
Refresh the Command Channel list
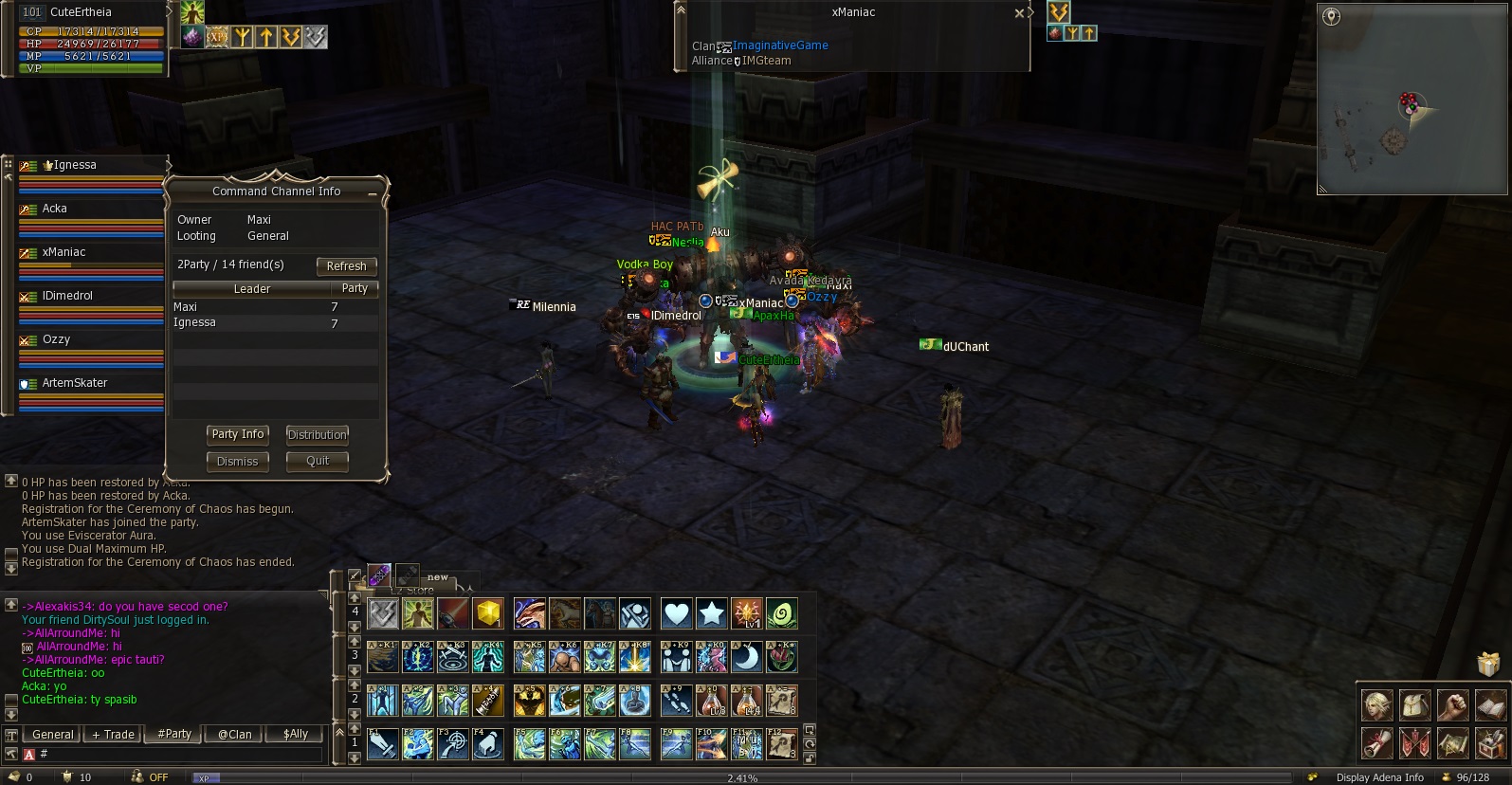[x=346, y=266]
